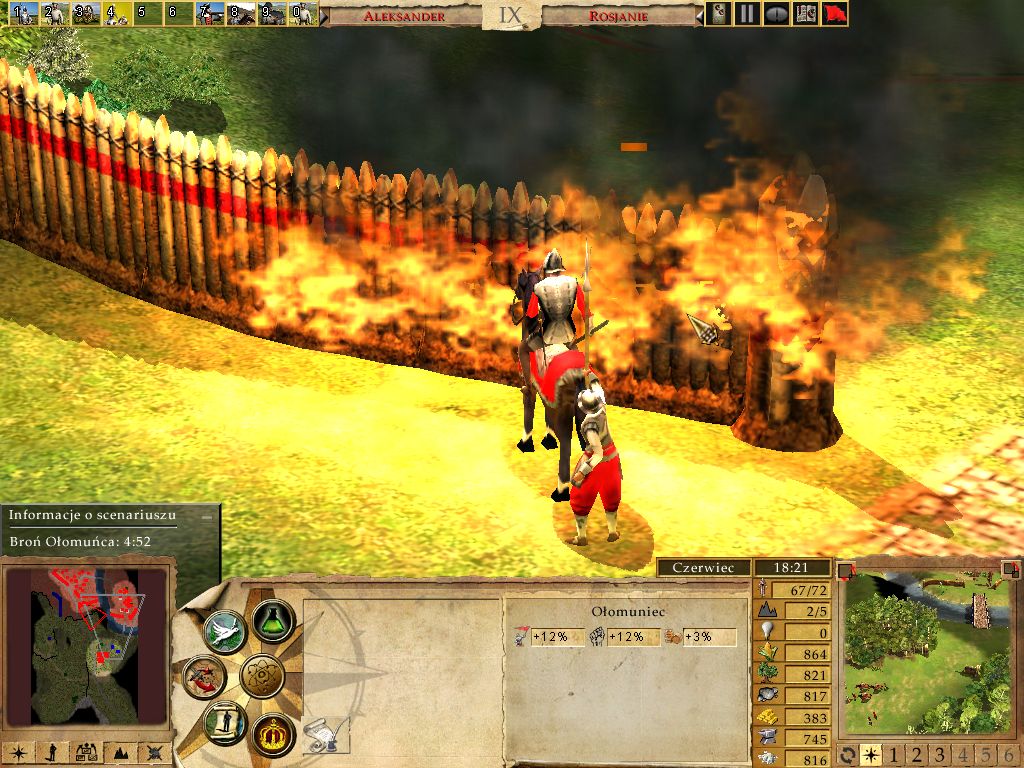Screen dimensions: 1024x768
Task: Select control group 0 in the top bar
Action: (303, 14)
